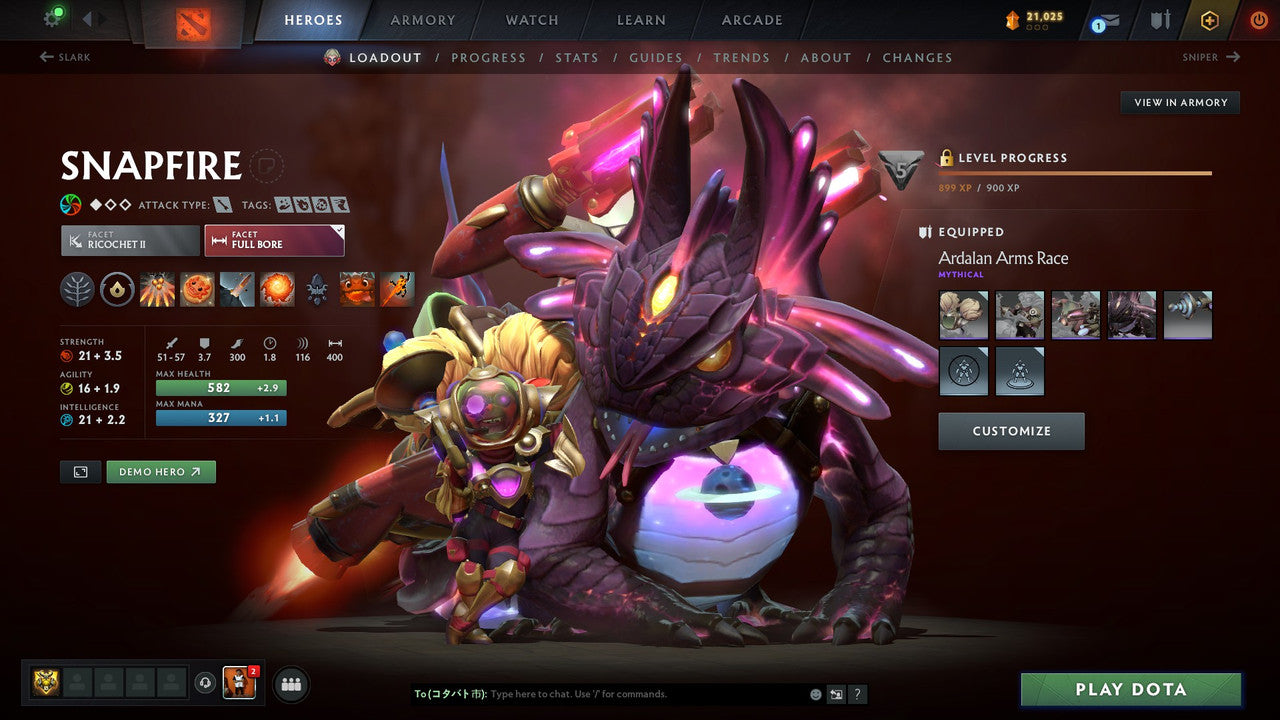Open the Firesnap Cookie ability icon

click(196, 289)
